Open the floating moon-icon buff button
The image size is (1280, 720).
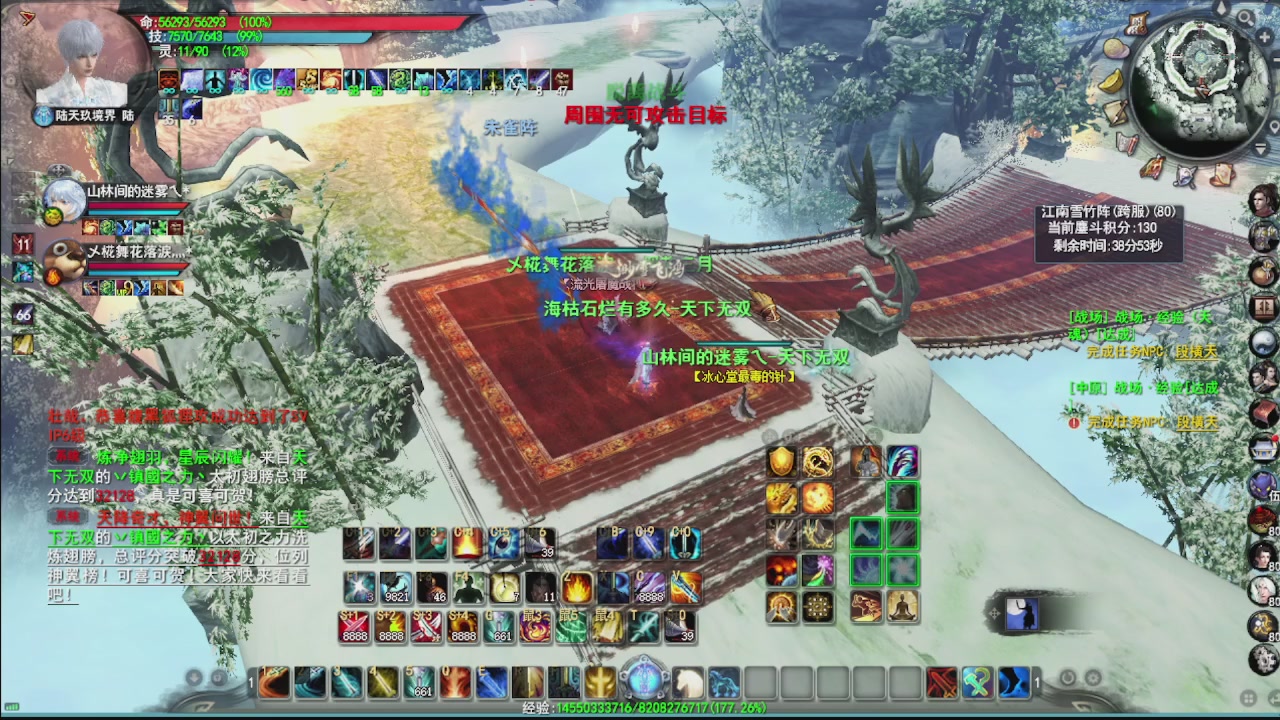tap(1021, 614)
